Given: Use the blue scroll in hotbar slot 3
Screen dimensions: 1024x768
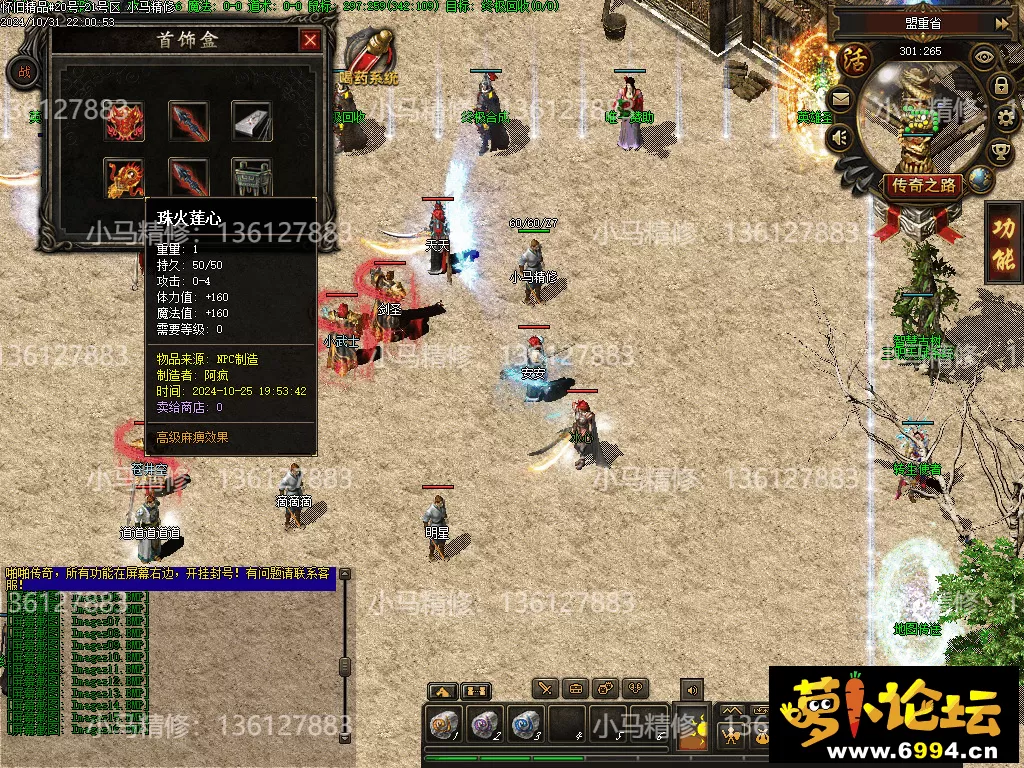Looking at the screenshot, I should click(x=525, y=724).
